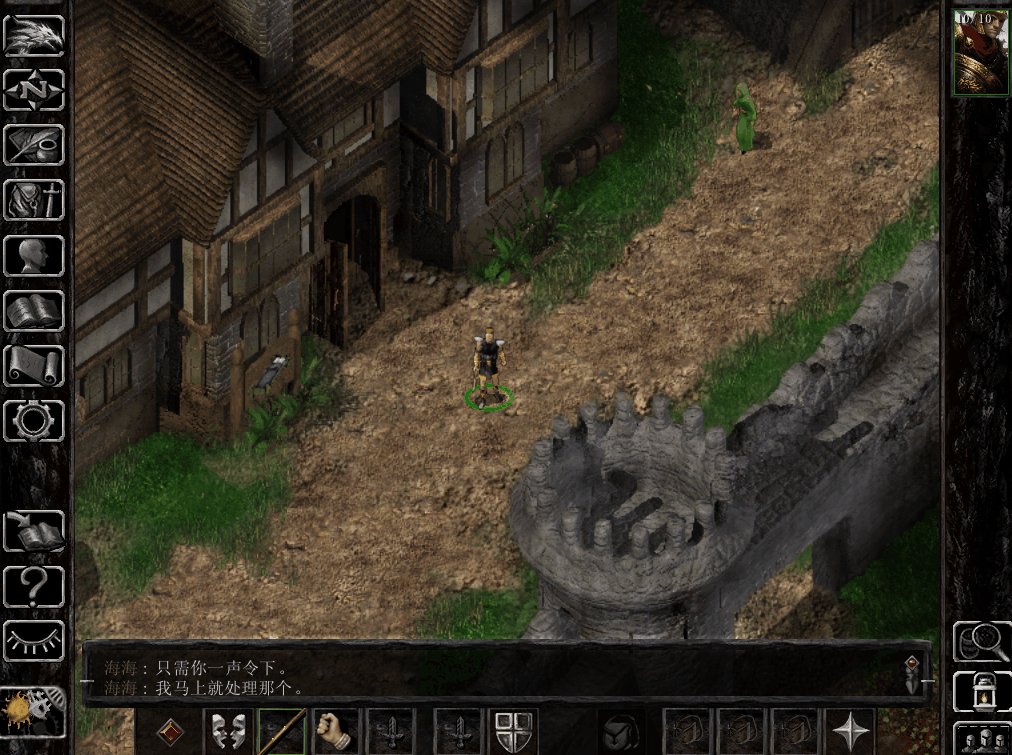Open the mage spellbook via the open book icon
Screen dimensions: 1012x755
(x=34, y=311)
